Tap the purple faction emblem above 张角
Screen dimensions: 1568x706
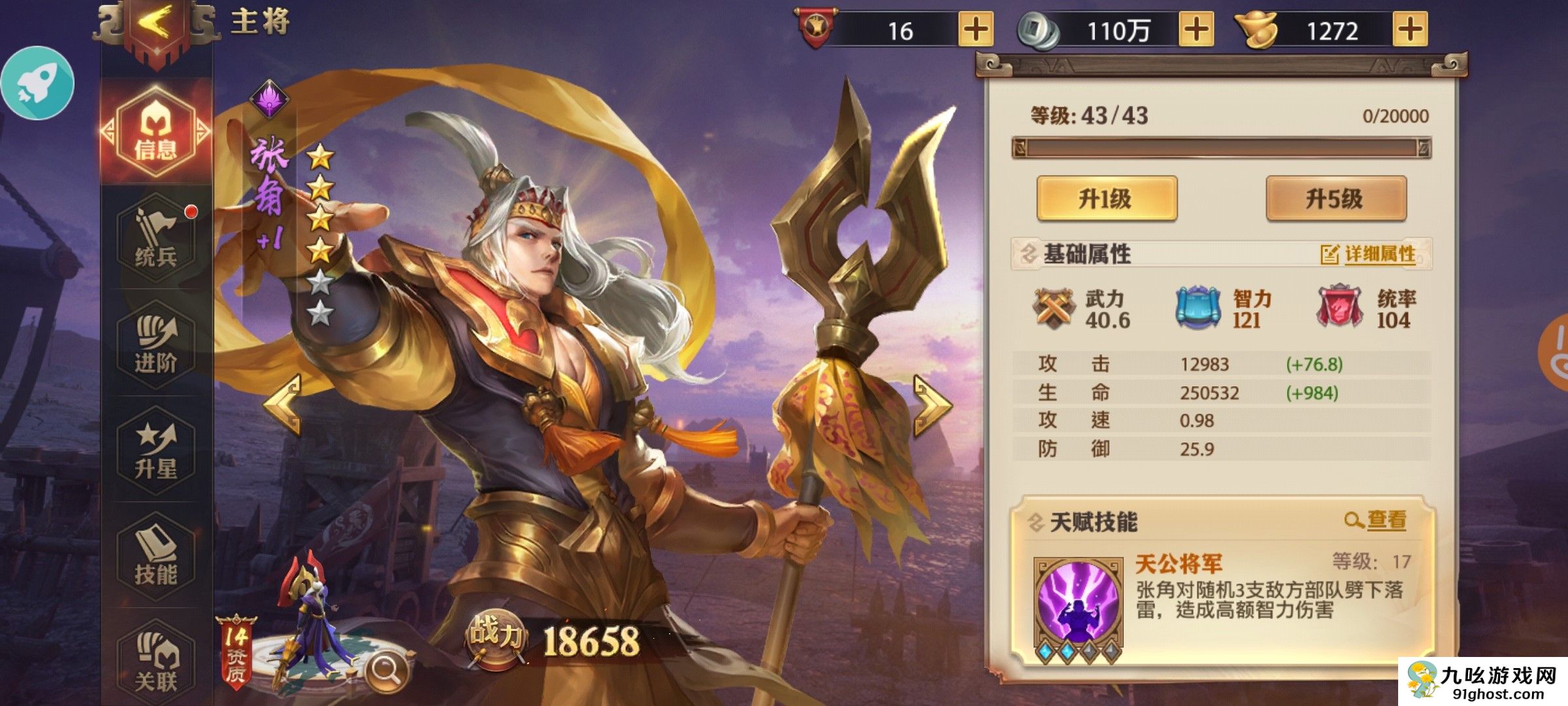[269, 99]
